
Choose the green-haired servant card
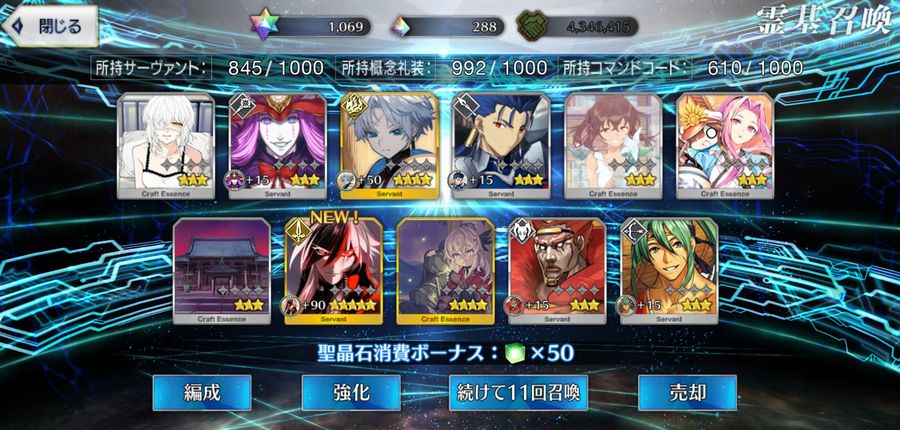[668, 270]
